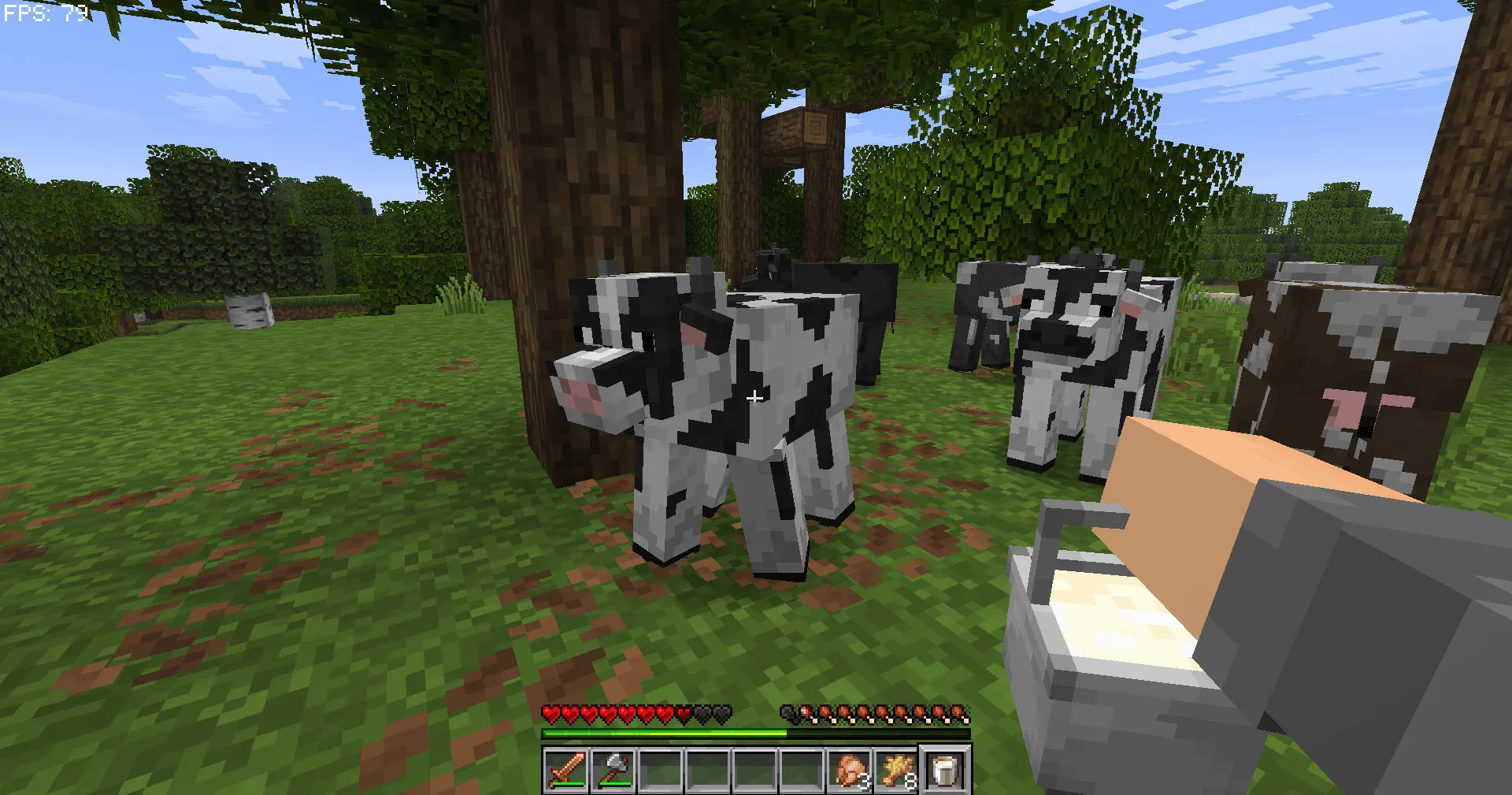Click the half-dark heart in the health bar
1512x795 pixels.
click(684, 713)
